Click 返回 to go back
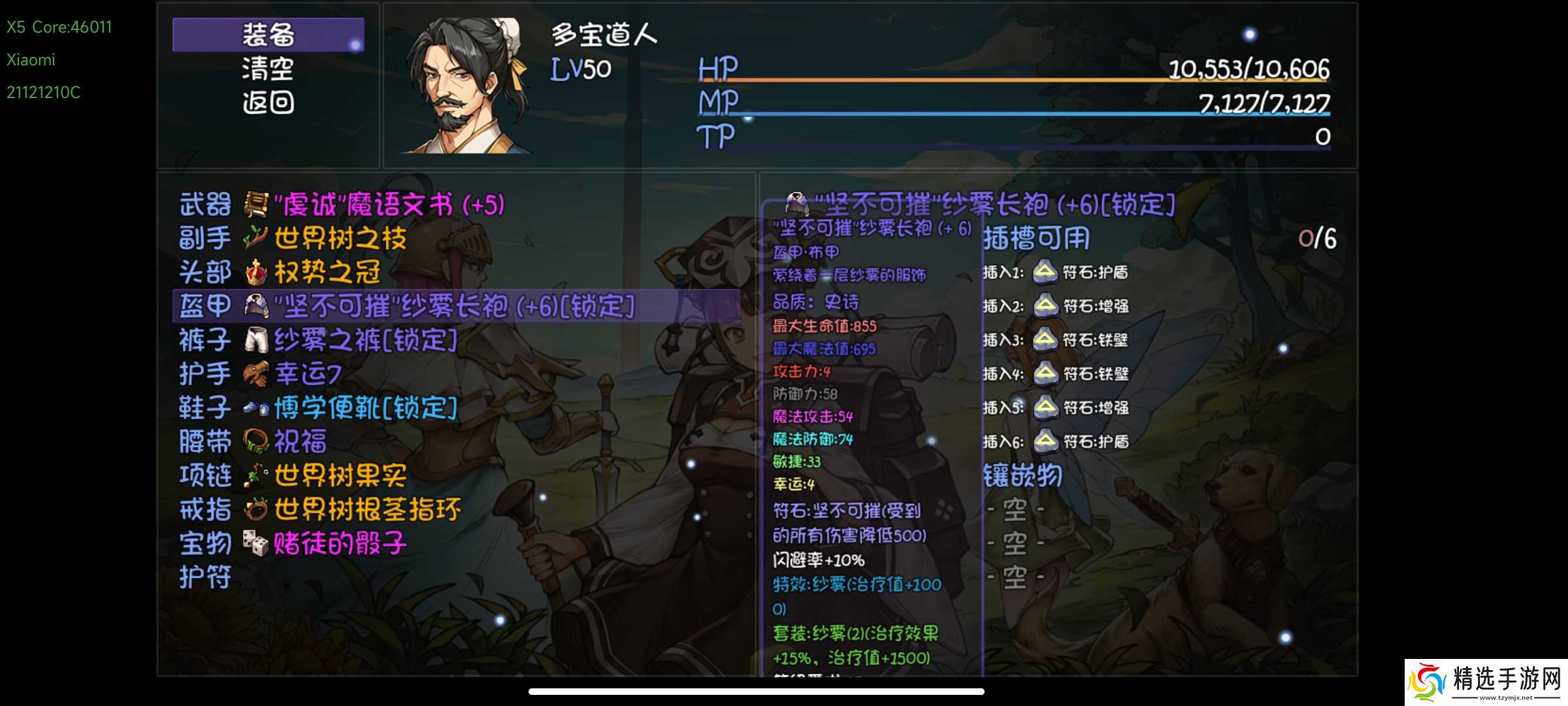 click(268, 103)
